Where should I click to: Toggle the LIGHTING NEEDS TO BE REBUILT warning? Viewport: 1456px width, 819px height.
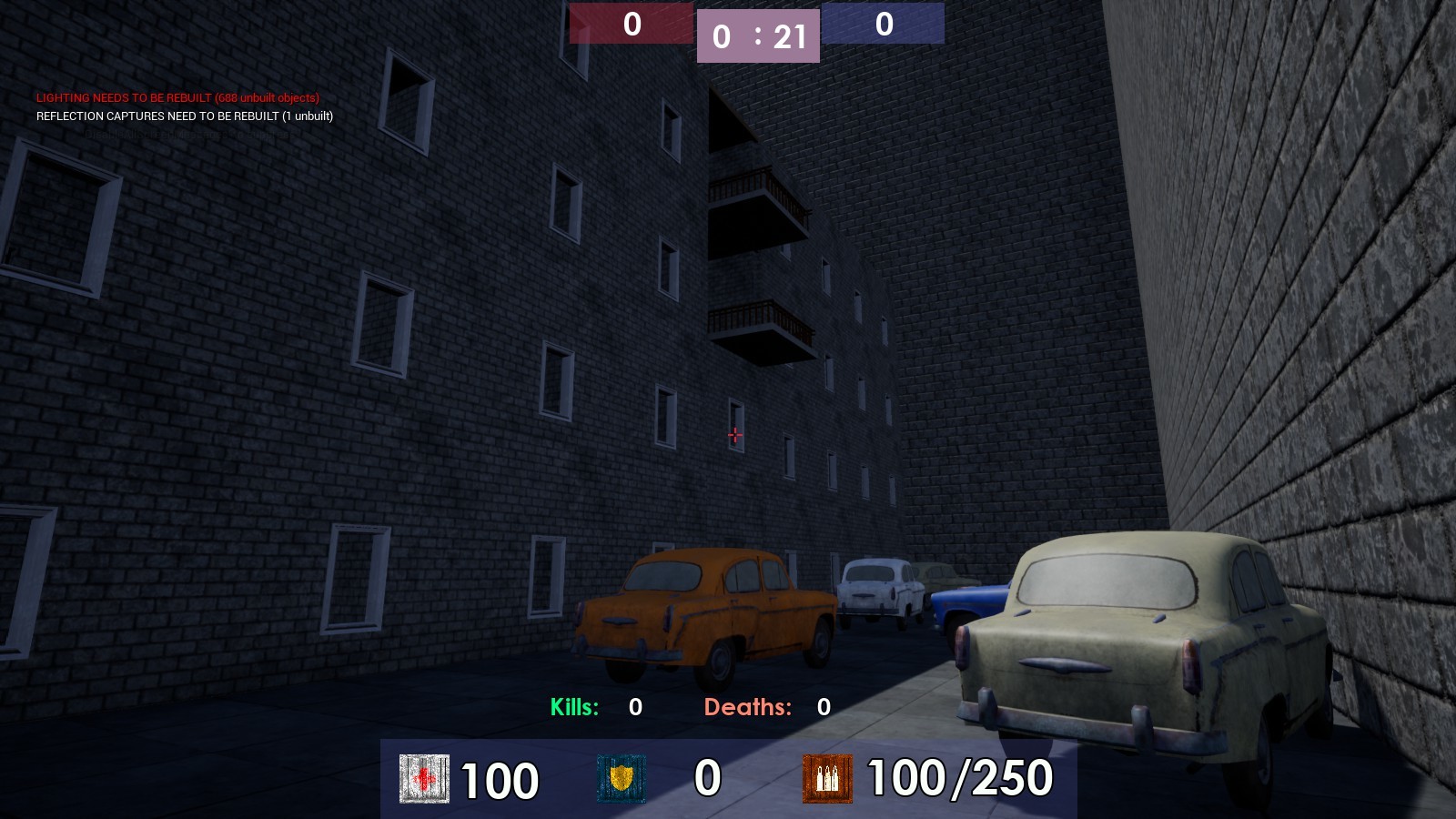pyautogui.click(x=178, y=96)
